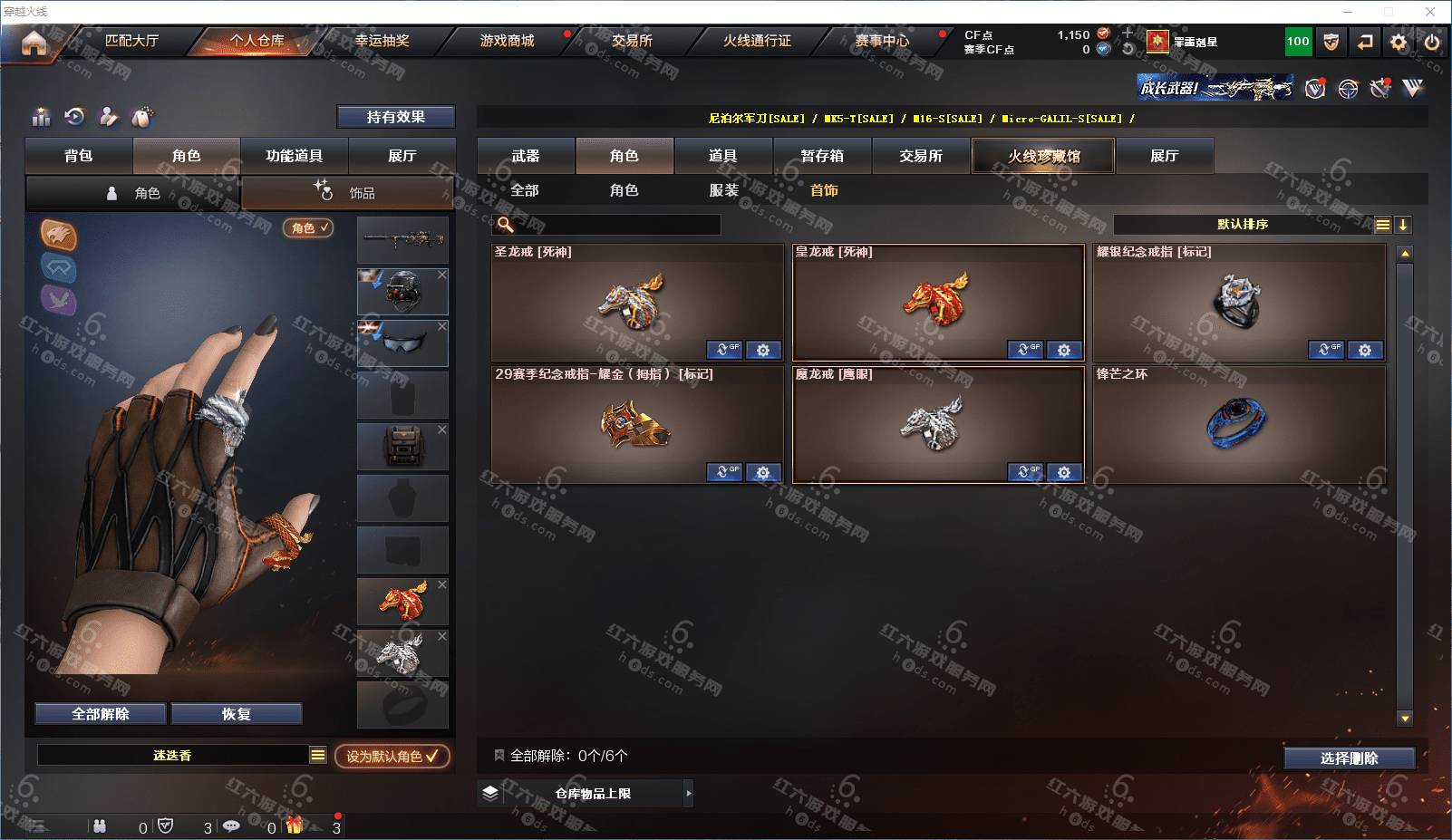Open the 火线珍藏馆 collection tab
This screenshot has width=1452, height=840.
[x=1043, y=156]
